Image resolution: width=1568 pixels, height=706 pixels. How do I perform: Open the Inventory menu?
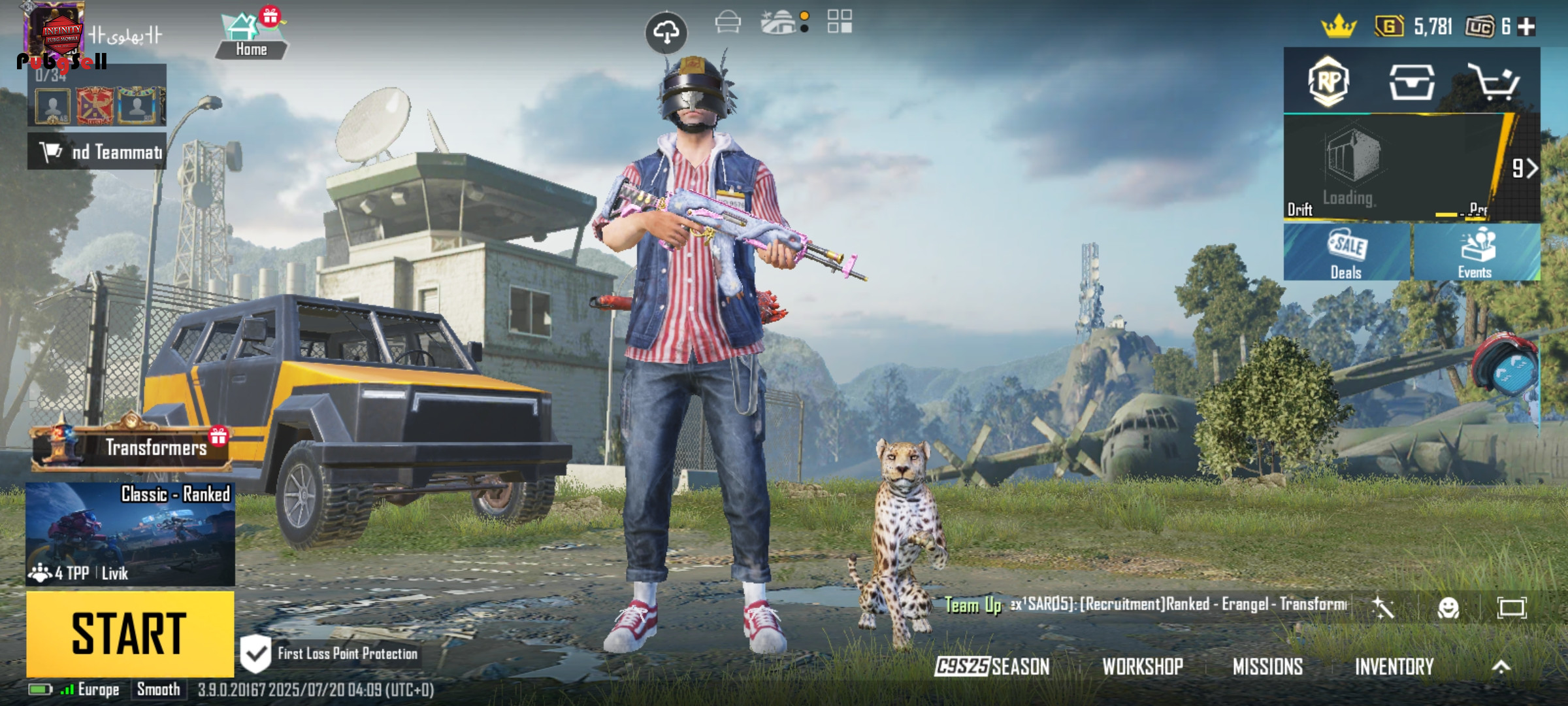[x=1394, y=666]
